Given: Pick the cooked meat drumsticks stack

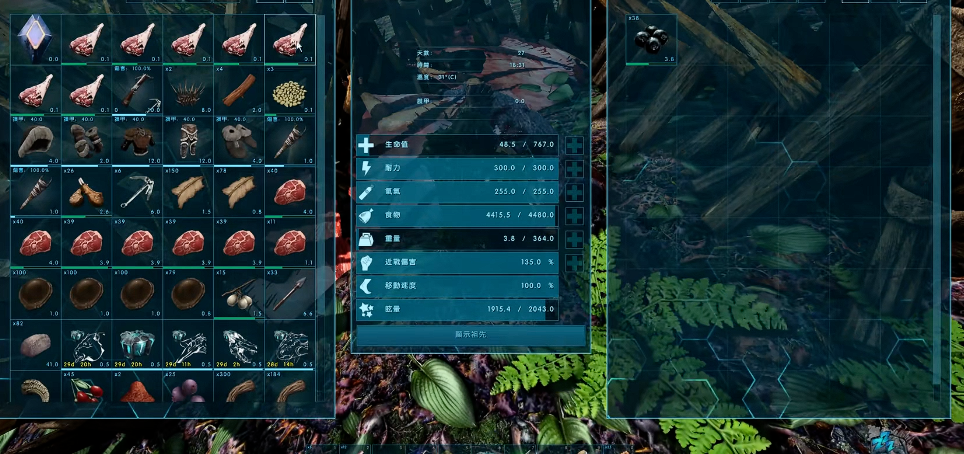Looking at the screenshot, I should pos(86,192).
